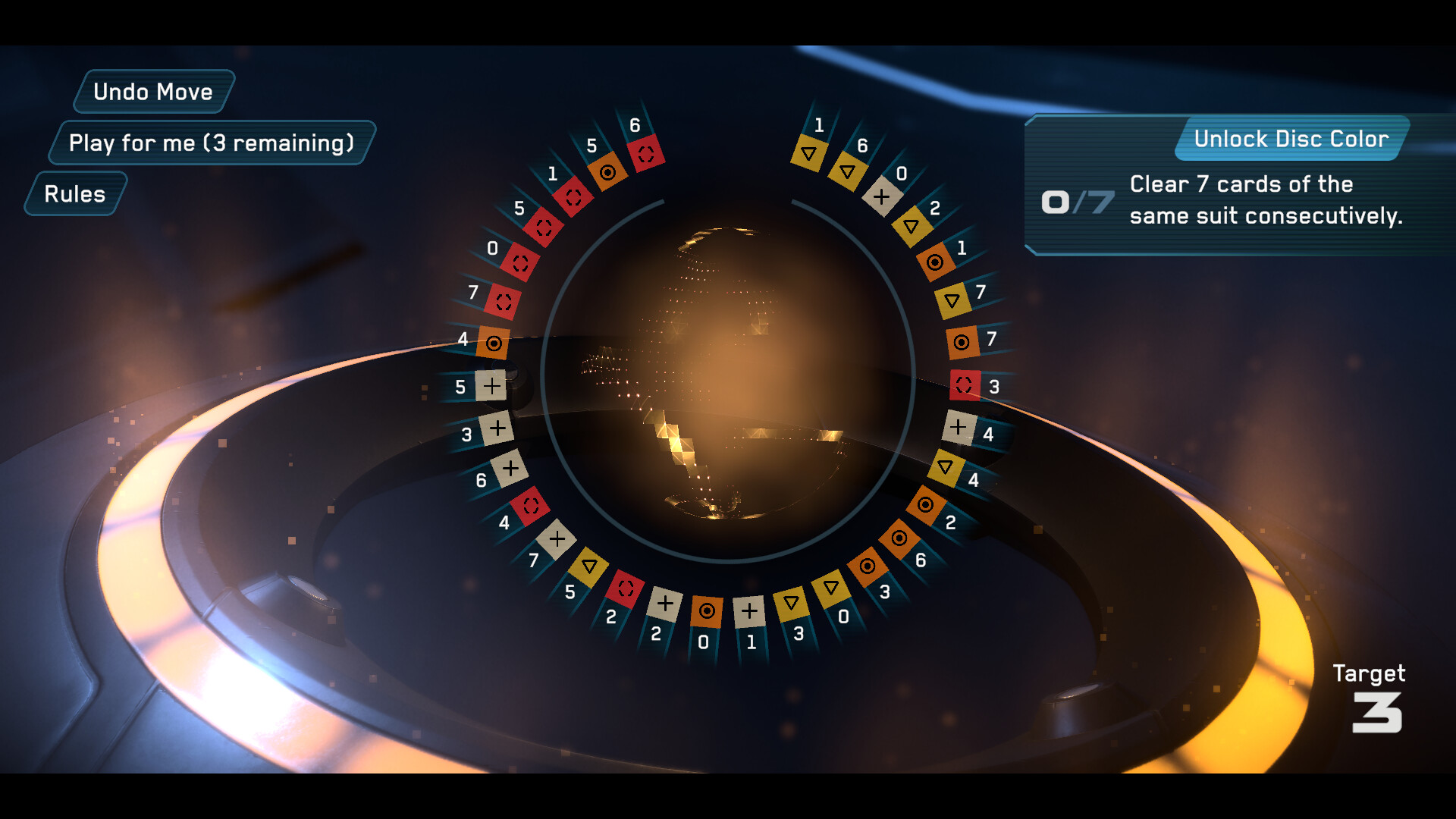Select the white plus 6 card on lower left
The height and width of the screenshot is (819, 1456).
click(510, 467)
